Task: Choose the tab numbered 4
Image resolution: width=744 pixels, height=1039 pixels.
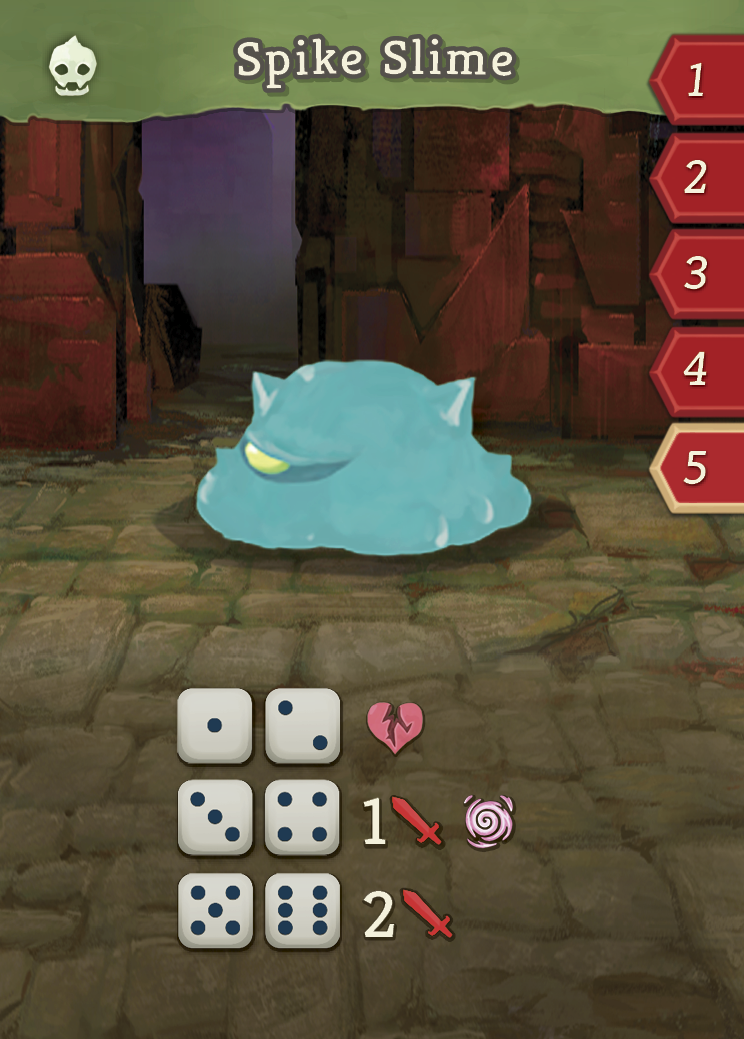Action: pos(698,369)
